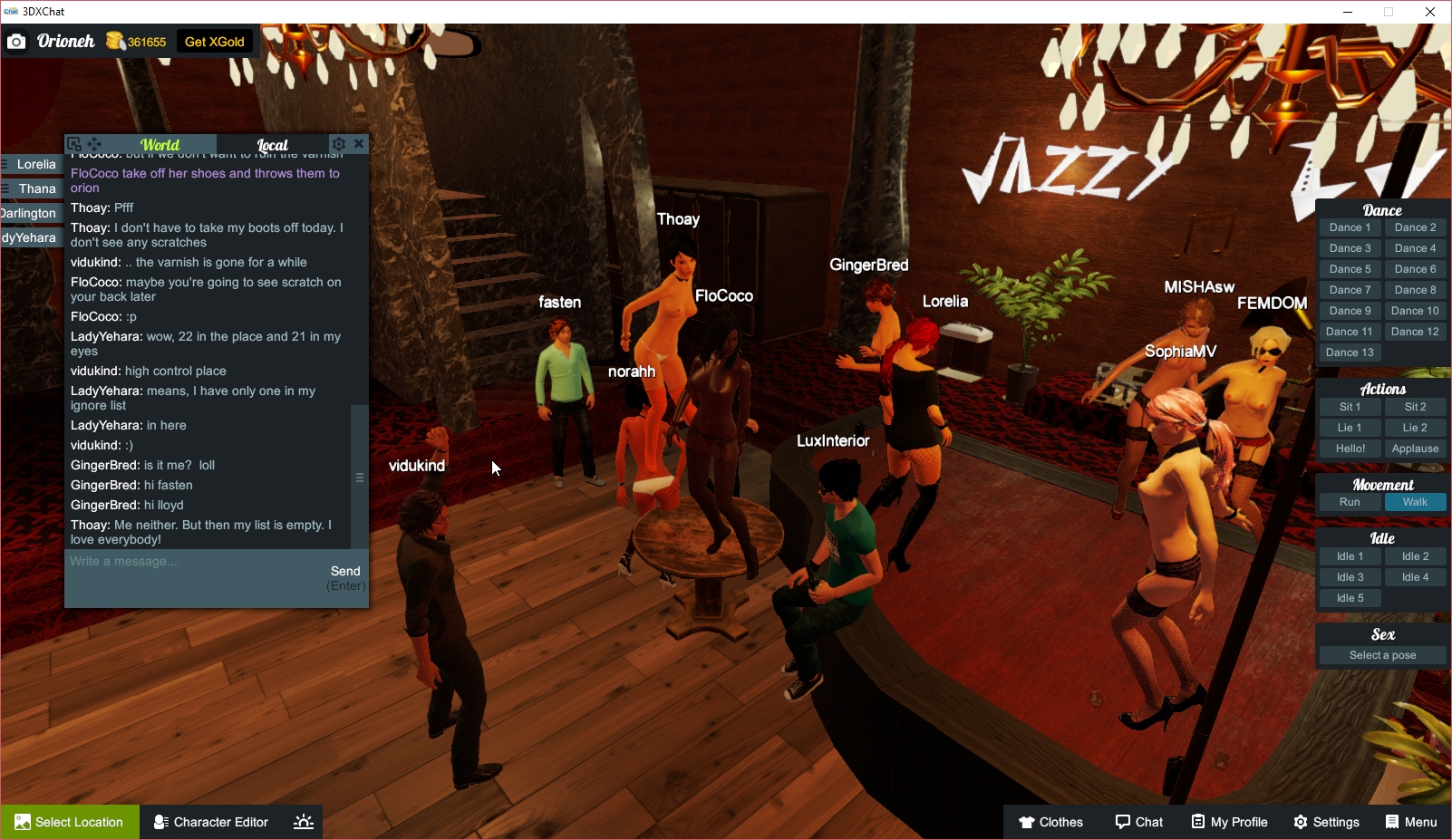Switch to the Local chat tab
1452x840 pixels.
[x=272, y=144]
